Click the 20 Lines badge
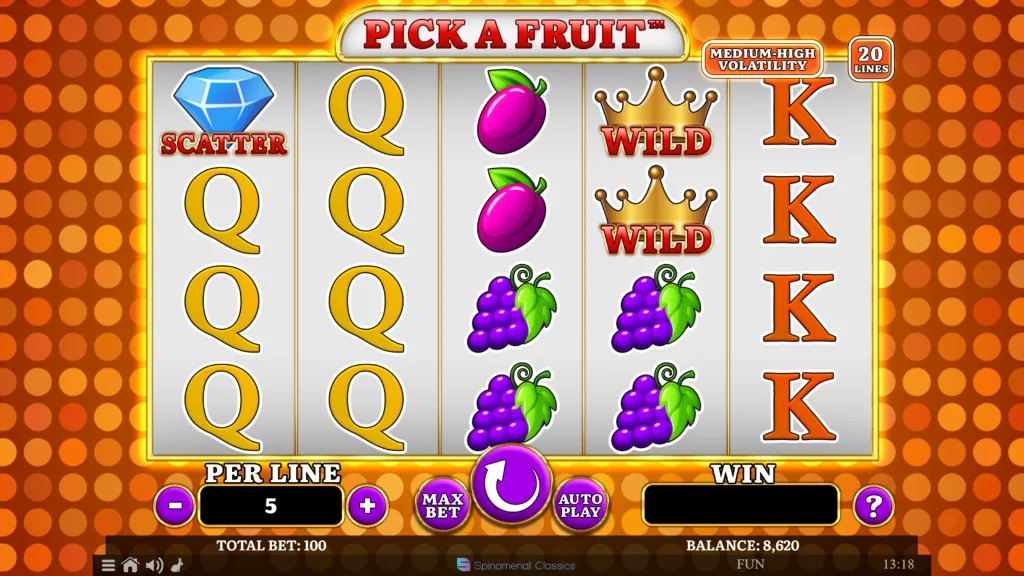The height and width of the screenshot is (576, 1024). (871, 59)
